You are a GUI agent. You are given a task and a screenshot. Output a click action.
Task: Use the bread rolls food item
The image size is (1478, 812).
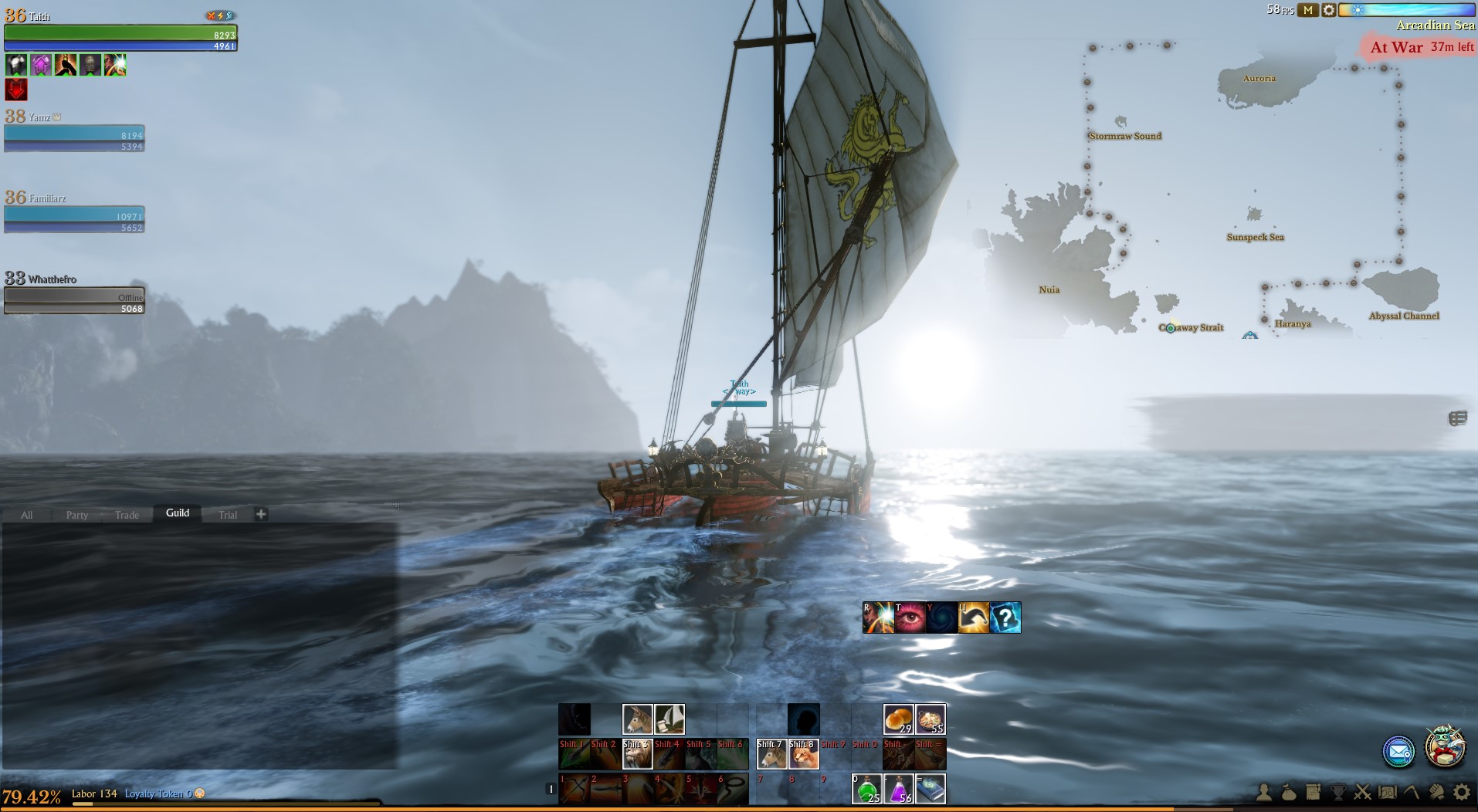[898, 719]
